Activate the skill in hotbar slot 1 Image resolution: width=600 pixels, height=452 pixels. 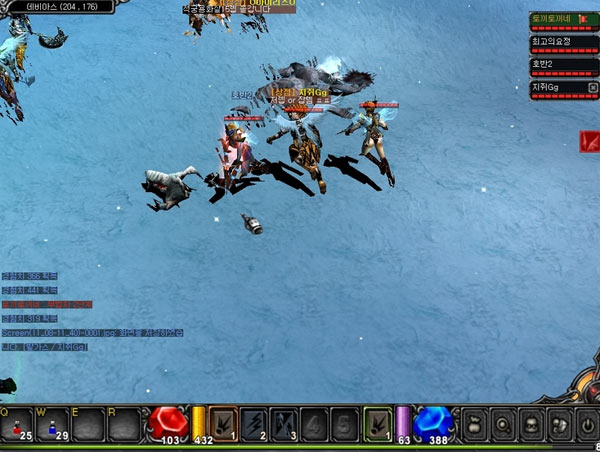click(x=223, y=422)
